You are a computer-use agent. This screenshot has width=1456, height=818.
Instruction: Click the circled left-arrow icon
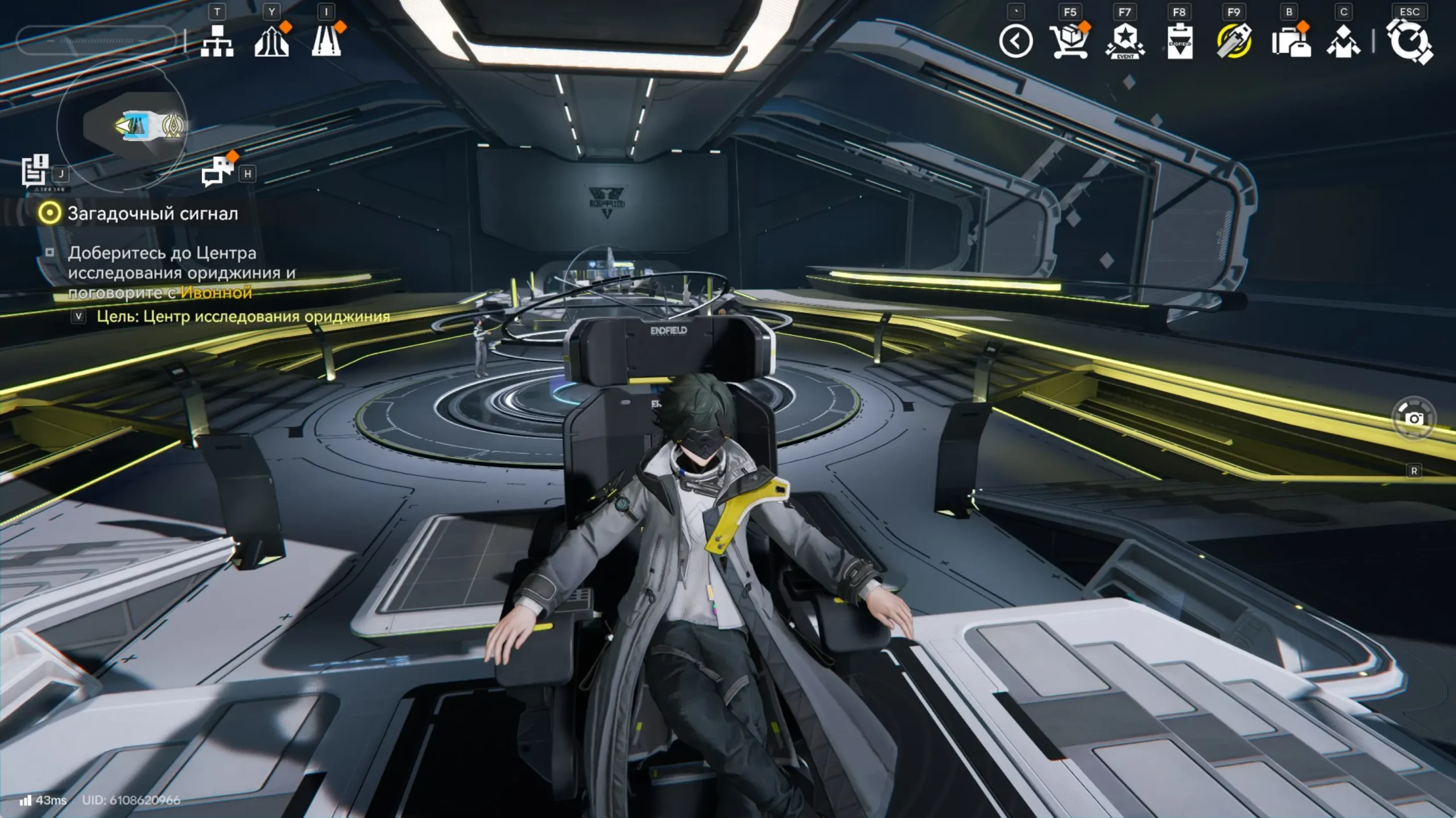point(1016,41)
